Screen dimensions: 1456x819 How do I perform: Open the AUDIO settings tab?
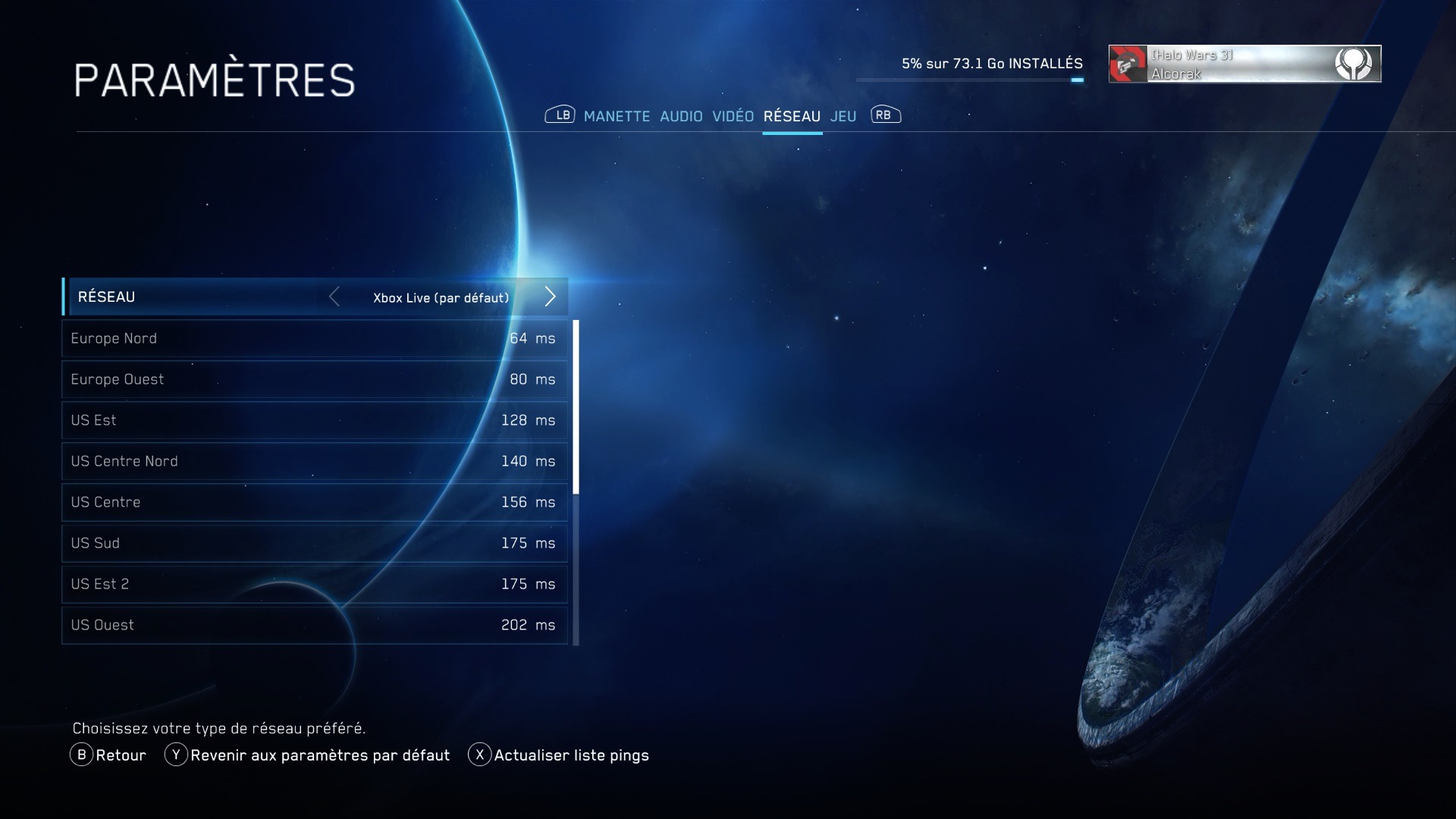(681, 116)
